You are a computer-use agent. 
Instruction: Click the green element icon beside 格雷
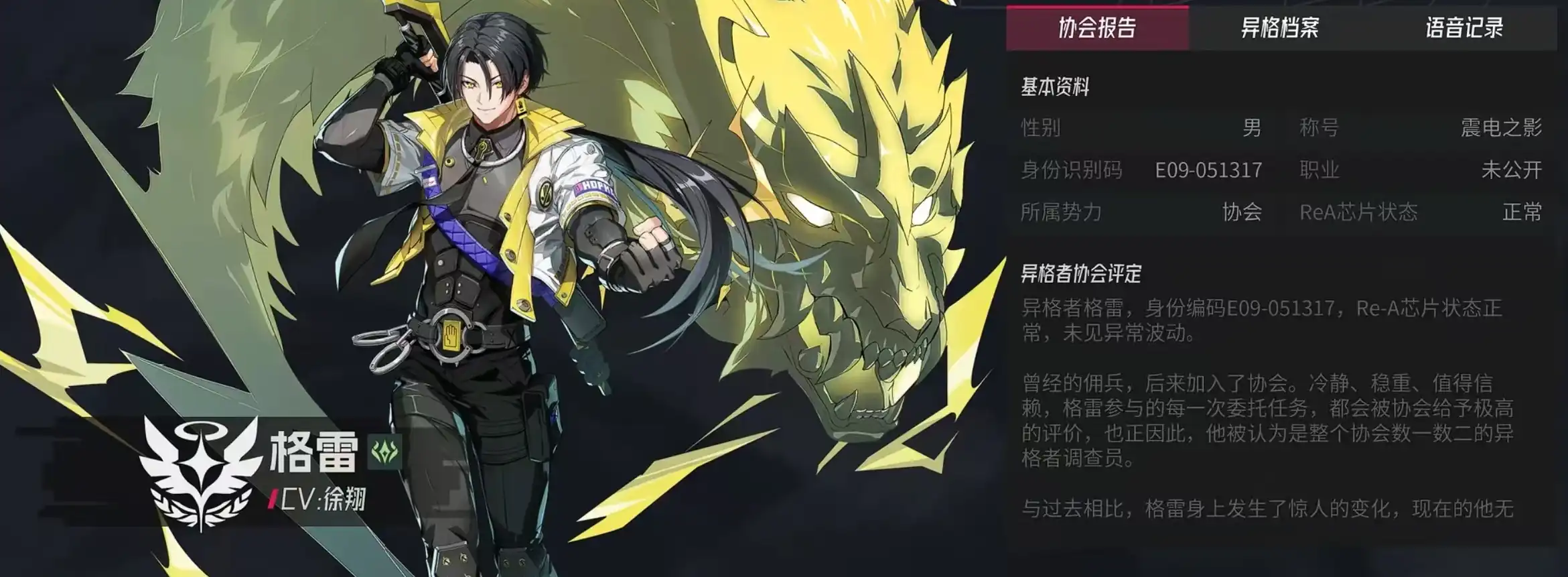385,452
